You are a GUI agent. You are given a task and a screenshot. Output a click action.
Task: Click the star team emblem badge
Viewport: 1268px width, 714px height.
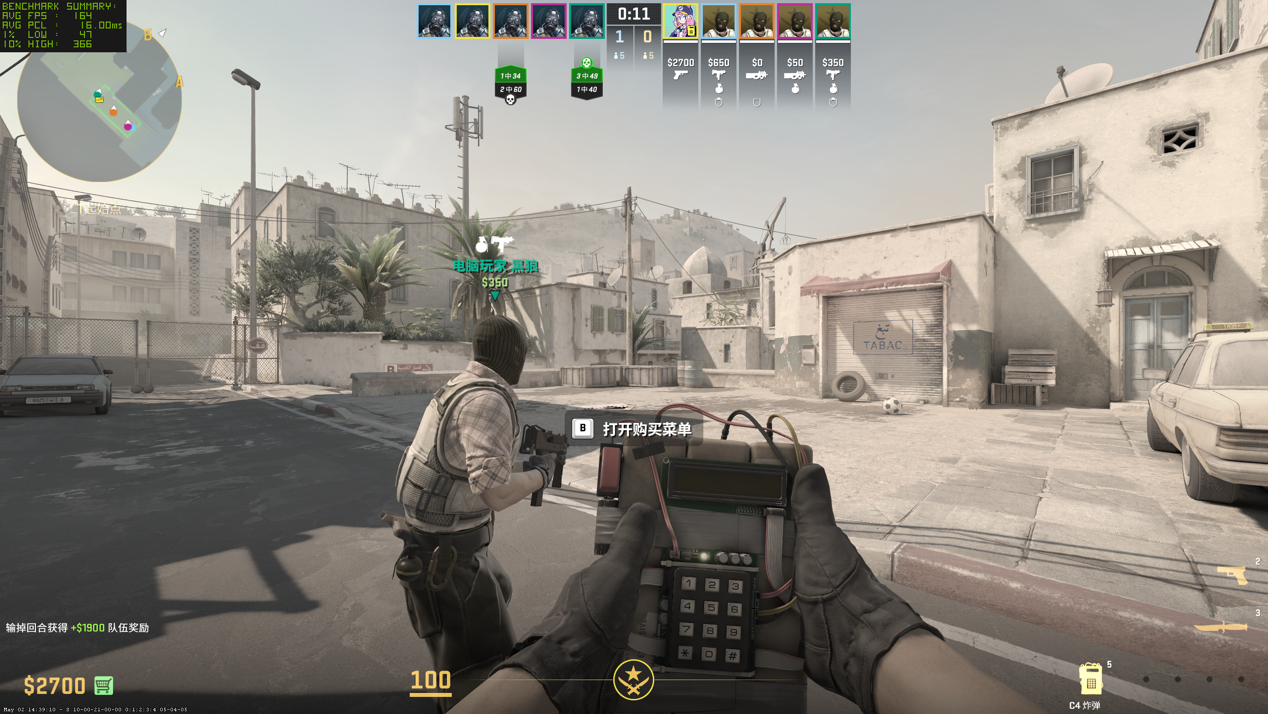click(x=633, y=680)
